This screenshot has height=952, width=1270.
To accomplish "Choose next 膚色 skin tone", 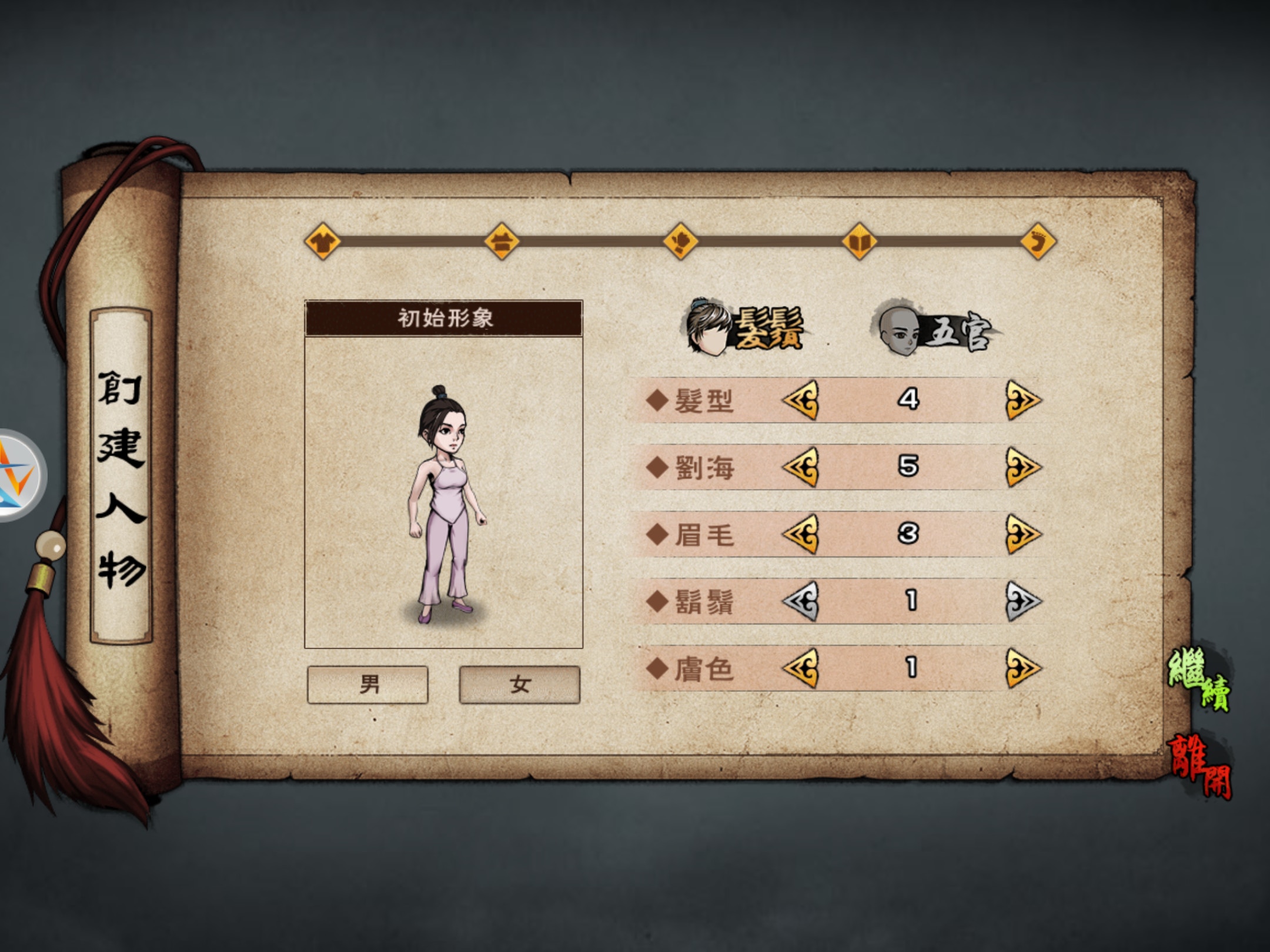I will (x=1022, y=668).
